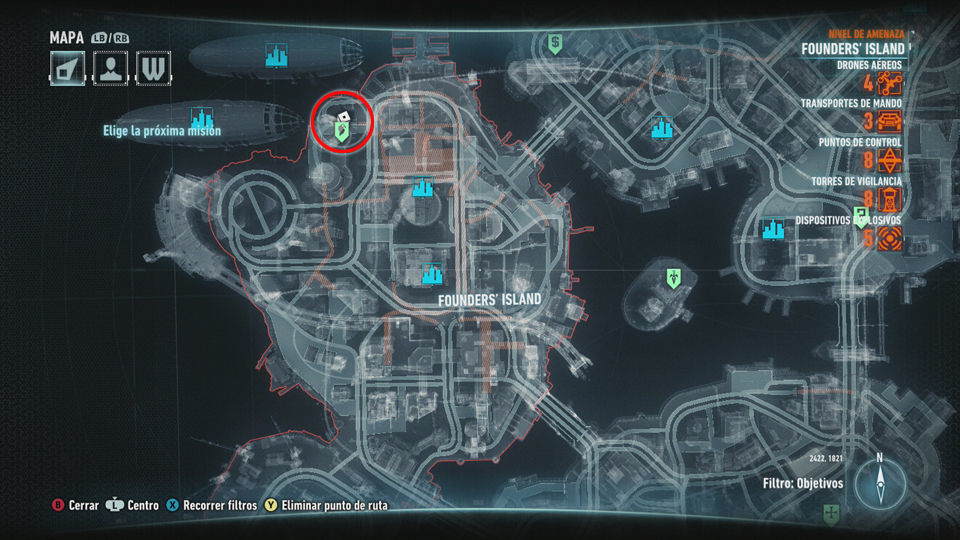Switch to the character profile tab
The height and width of the screenshot is (540, 960).
click(x=110, y=68)
